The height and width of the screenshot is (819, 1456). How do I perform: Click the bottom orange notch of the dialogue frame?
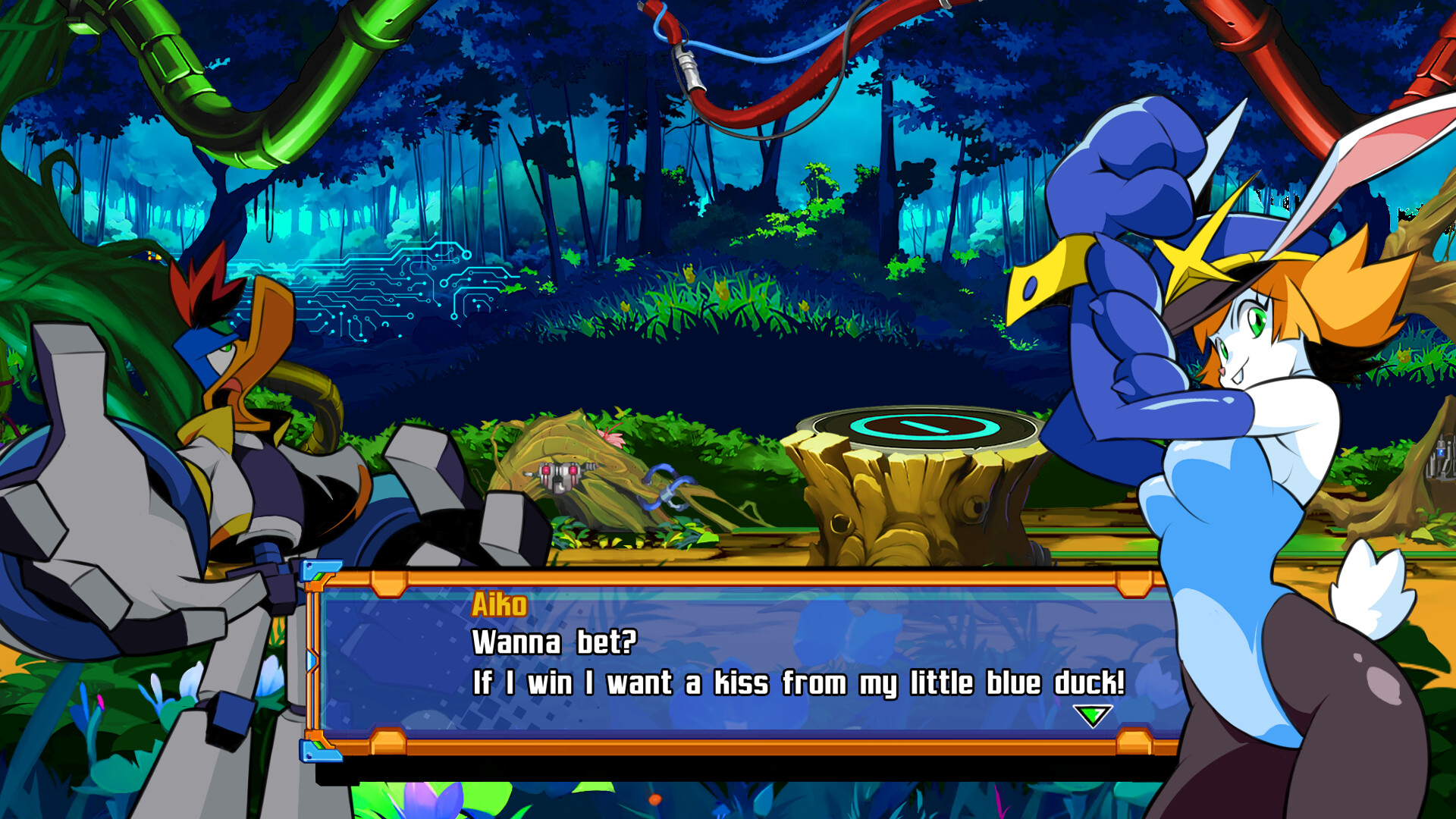(x=388, y=740)
